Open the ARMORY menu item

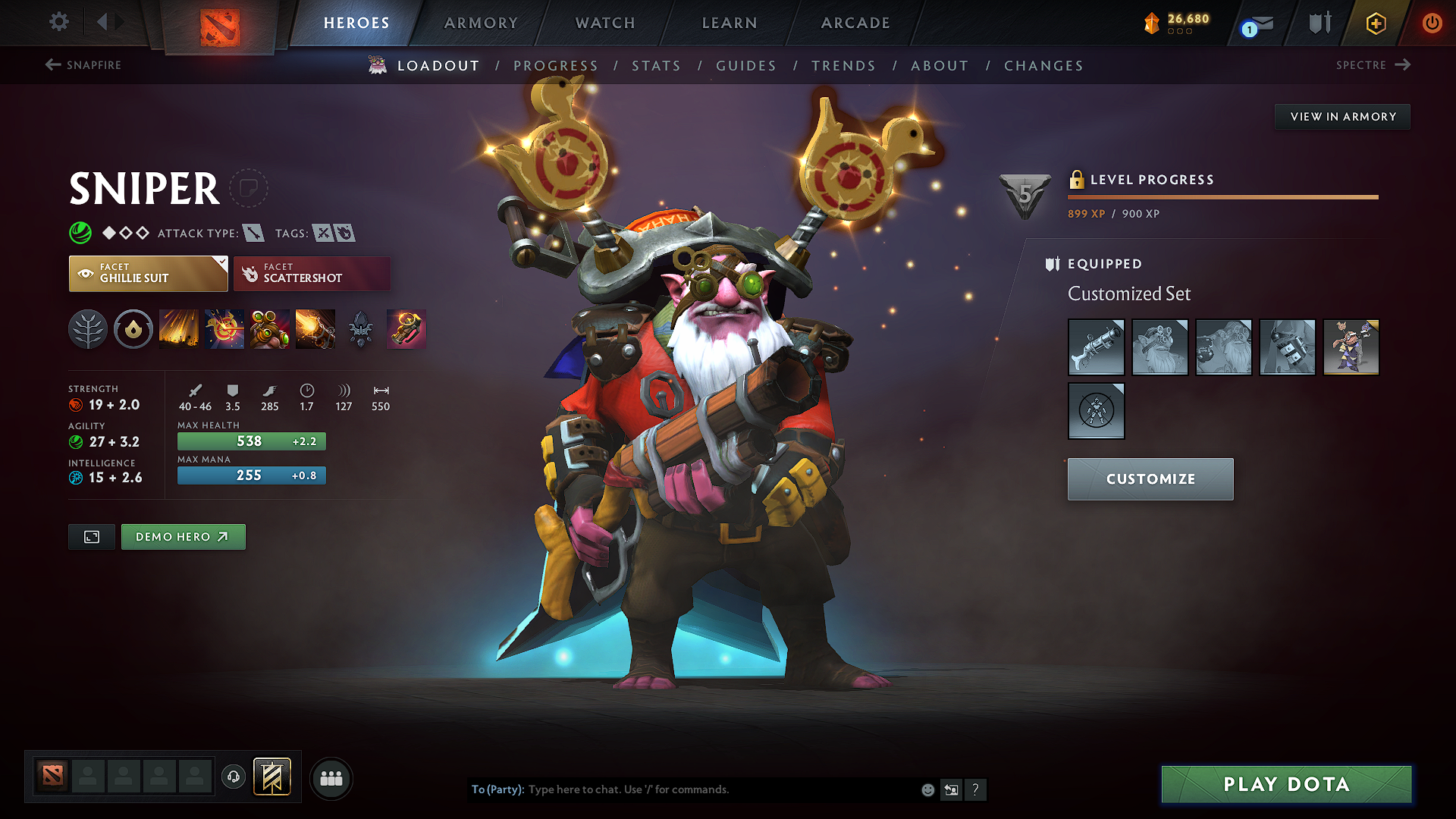pos(481,23)
